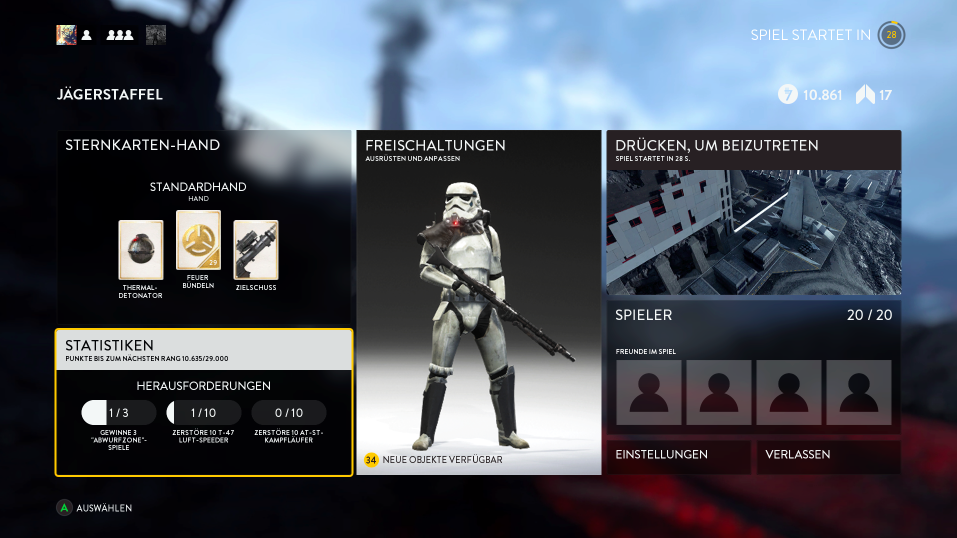The image size is (957, 538).
Task: Open Einstellungen
Action: point(678,456)
